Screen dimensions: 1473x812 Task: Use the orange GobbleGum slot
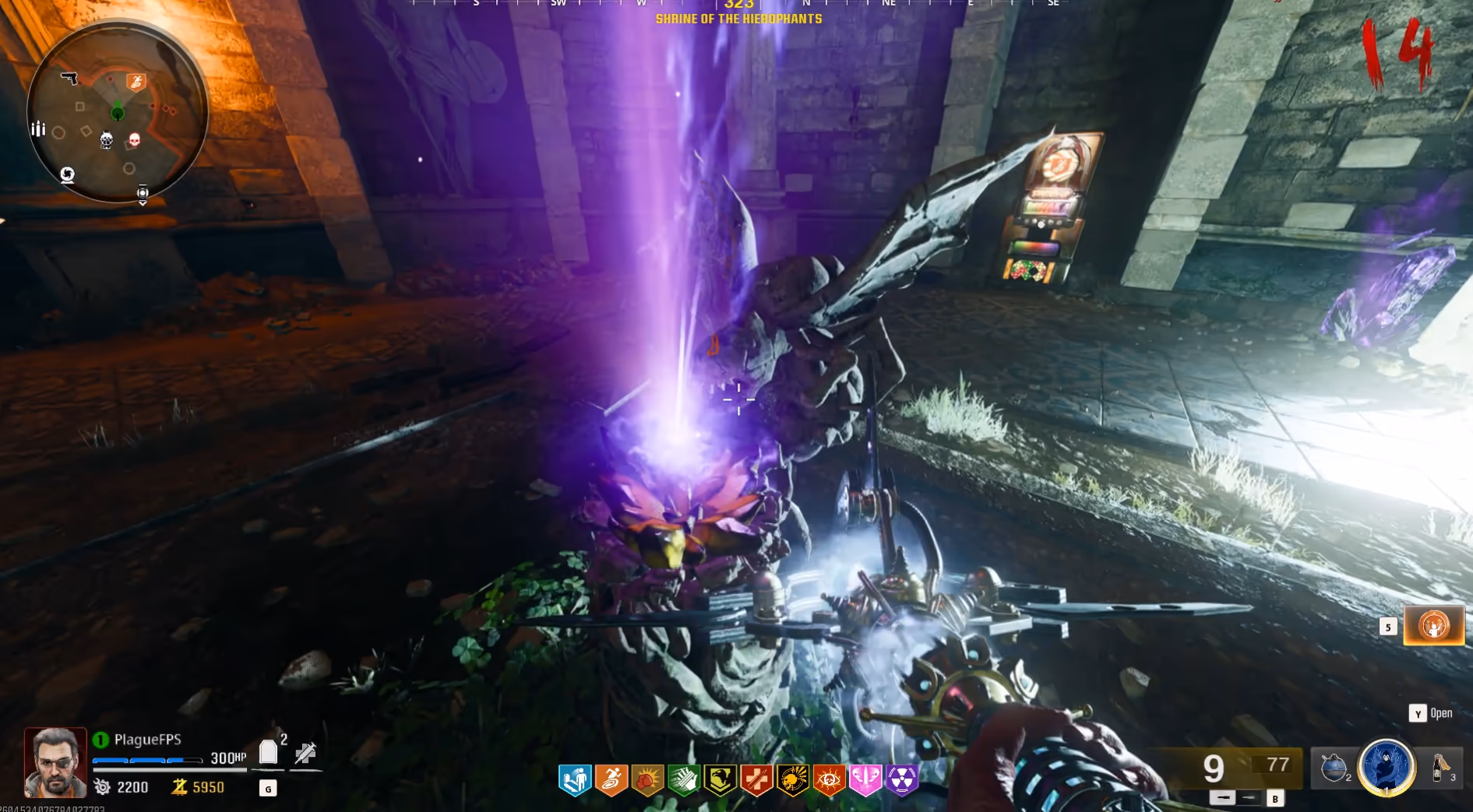tap(1433, 625)
